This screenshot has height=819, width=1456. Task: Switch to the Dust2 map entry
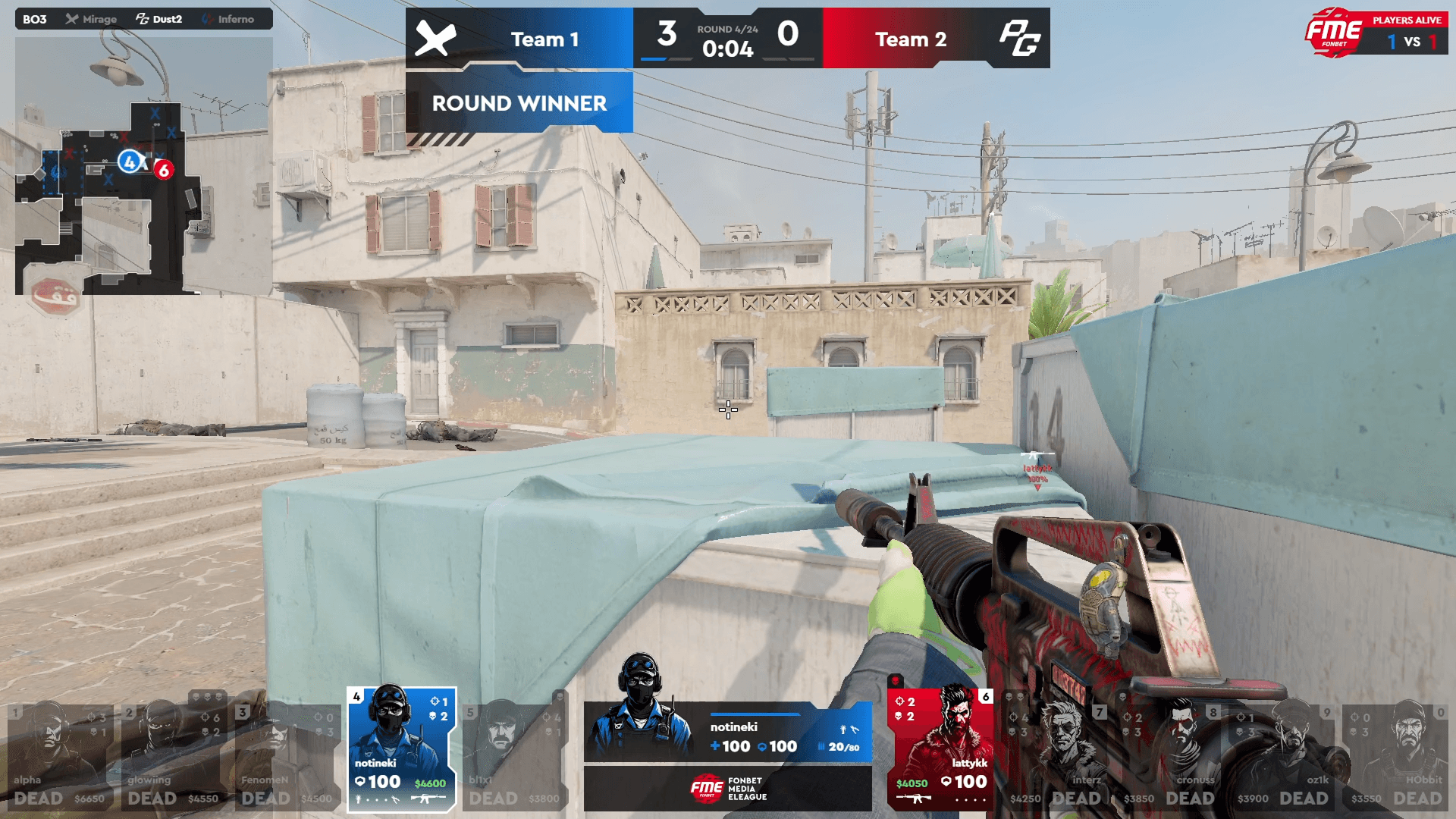click(159, 19)
